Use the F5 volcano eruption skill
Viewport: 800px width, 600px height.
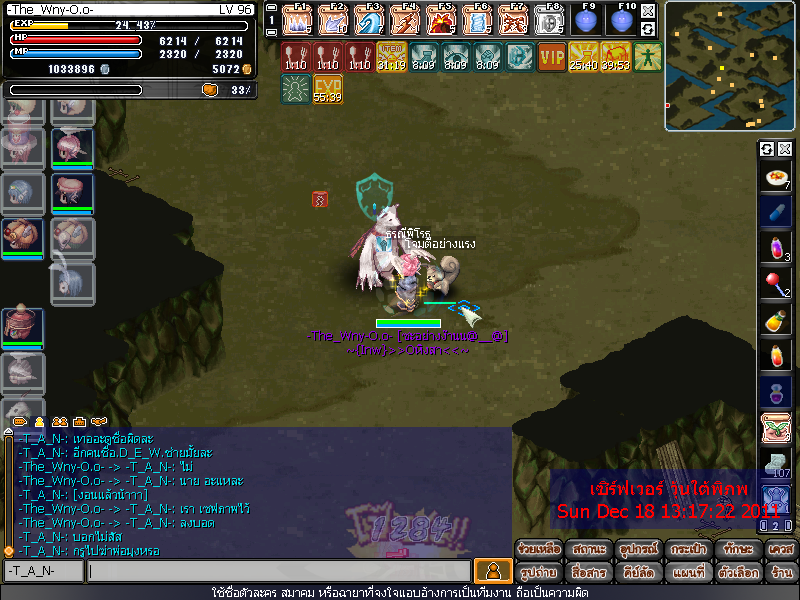tap(441, 20)
